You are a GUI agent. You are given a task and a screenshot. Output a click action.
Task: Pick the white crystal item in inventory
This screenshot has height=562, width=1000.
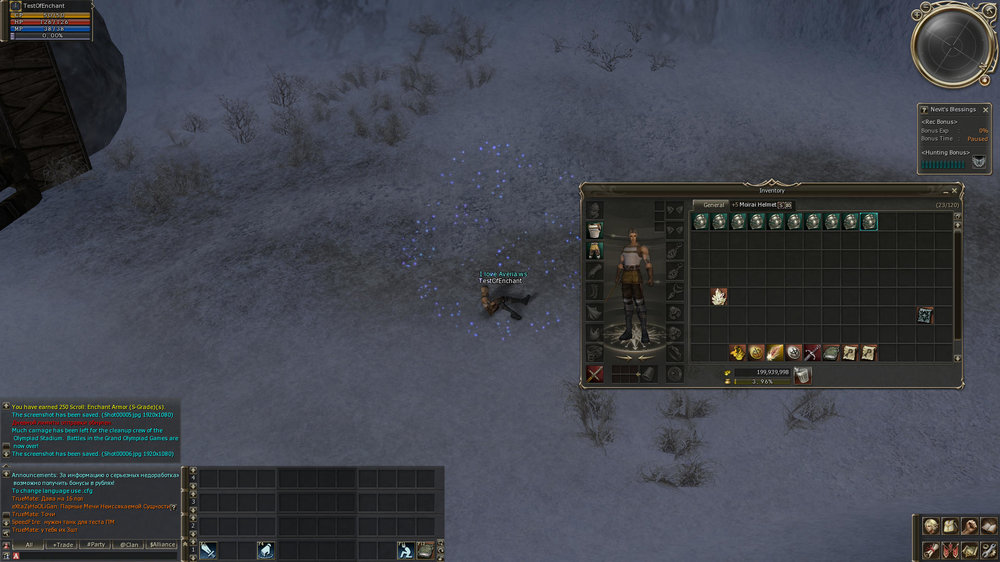[718, 296]
